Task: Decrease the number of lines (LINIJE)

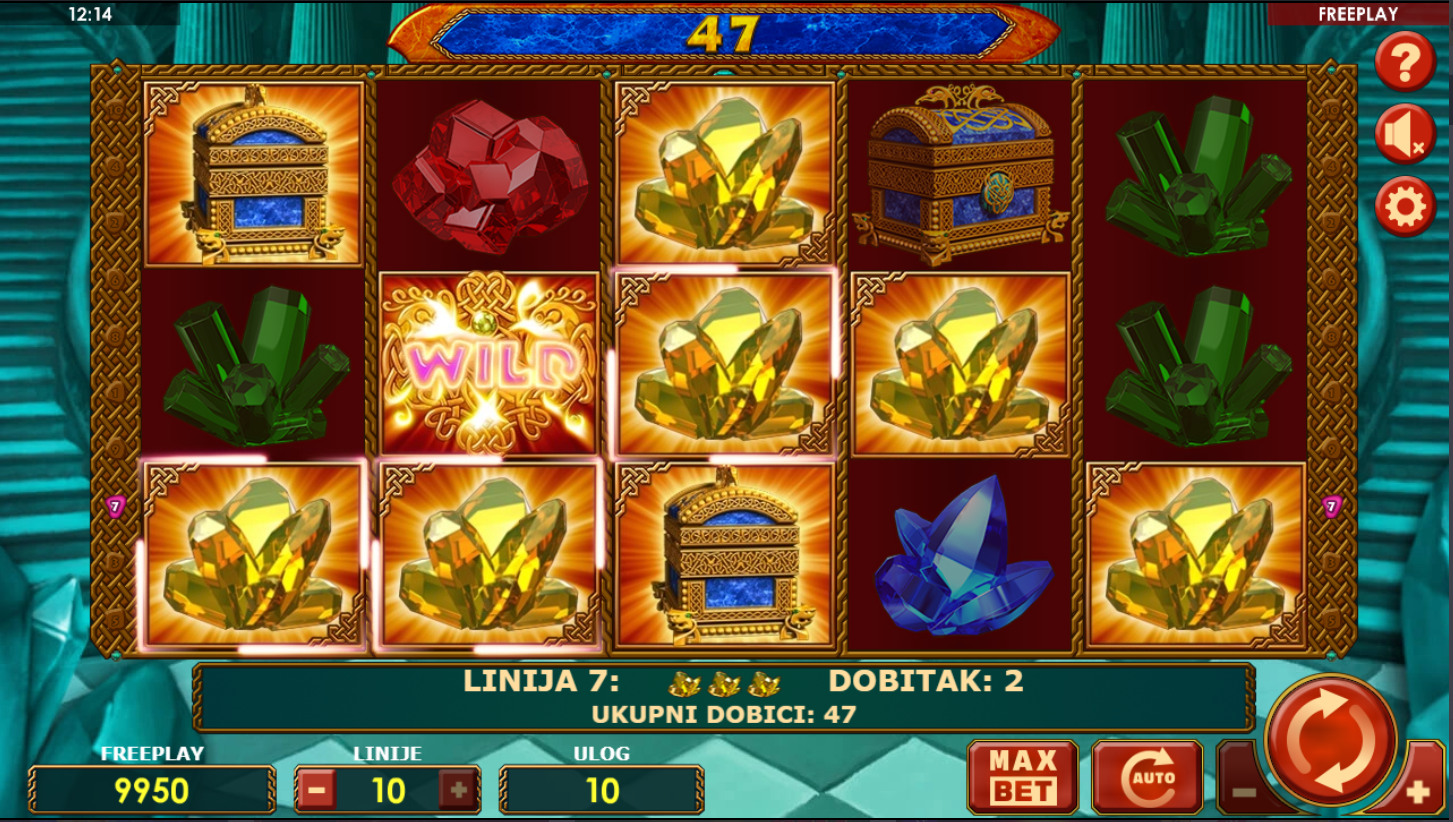Action: (x=317, y=790)
